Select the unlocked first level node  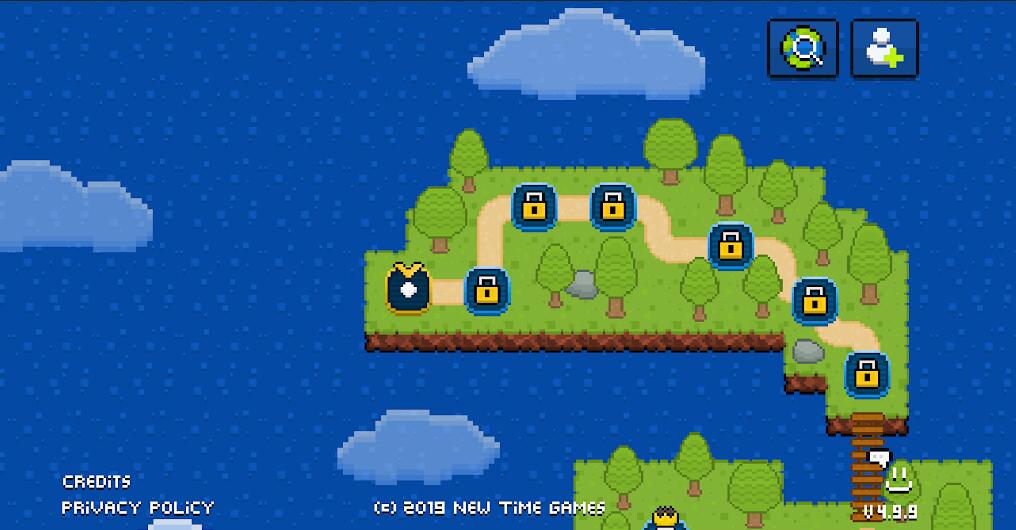pyautogui.click(x=407, y=288)
